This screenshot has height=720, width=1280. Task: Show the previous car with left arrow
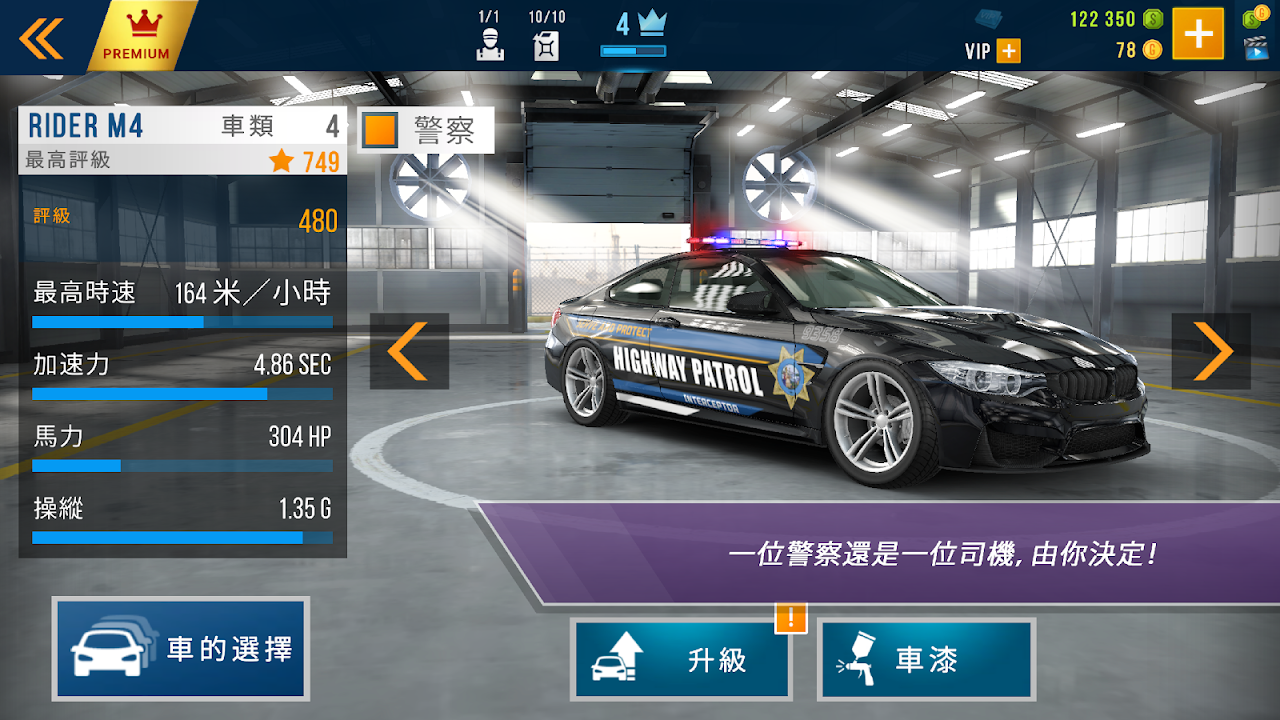point(409,351)
